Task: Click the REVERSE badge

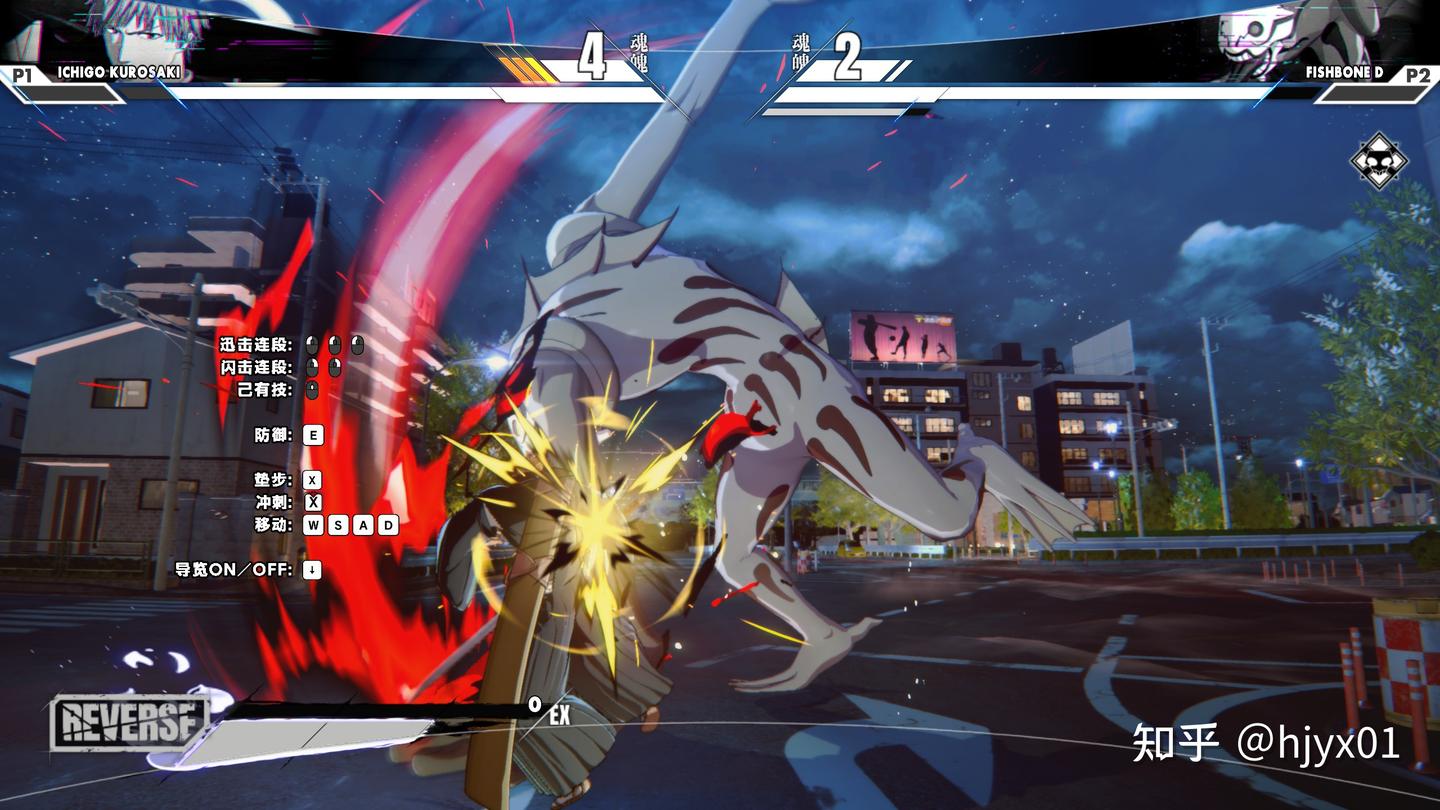Action: pyautogui.click(x=129, y=723)
